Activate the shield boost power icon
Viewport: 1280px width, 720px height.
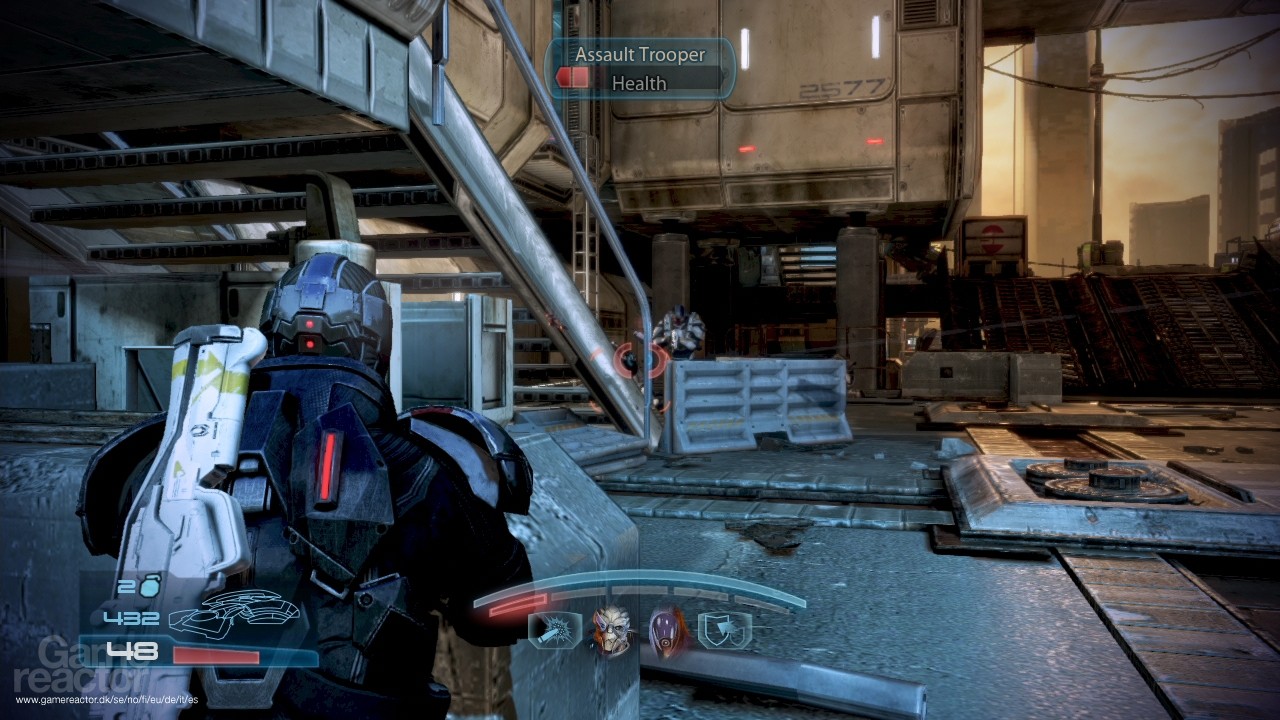[727, 630]
